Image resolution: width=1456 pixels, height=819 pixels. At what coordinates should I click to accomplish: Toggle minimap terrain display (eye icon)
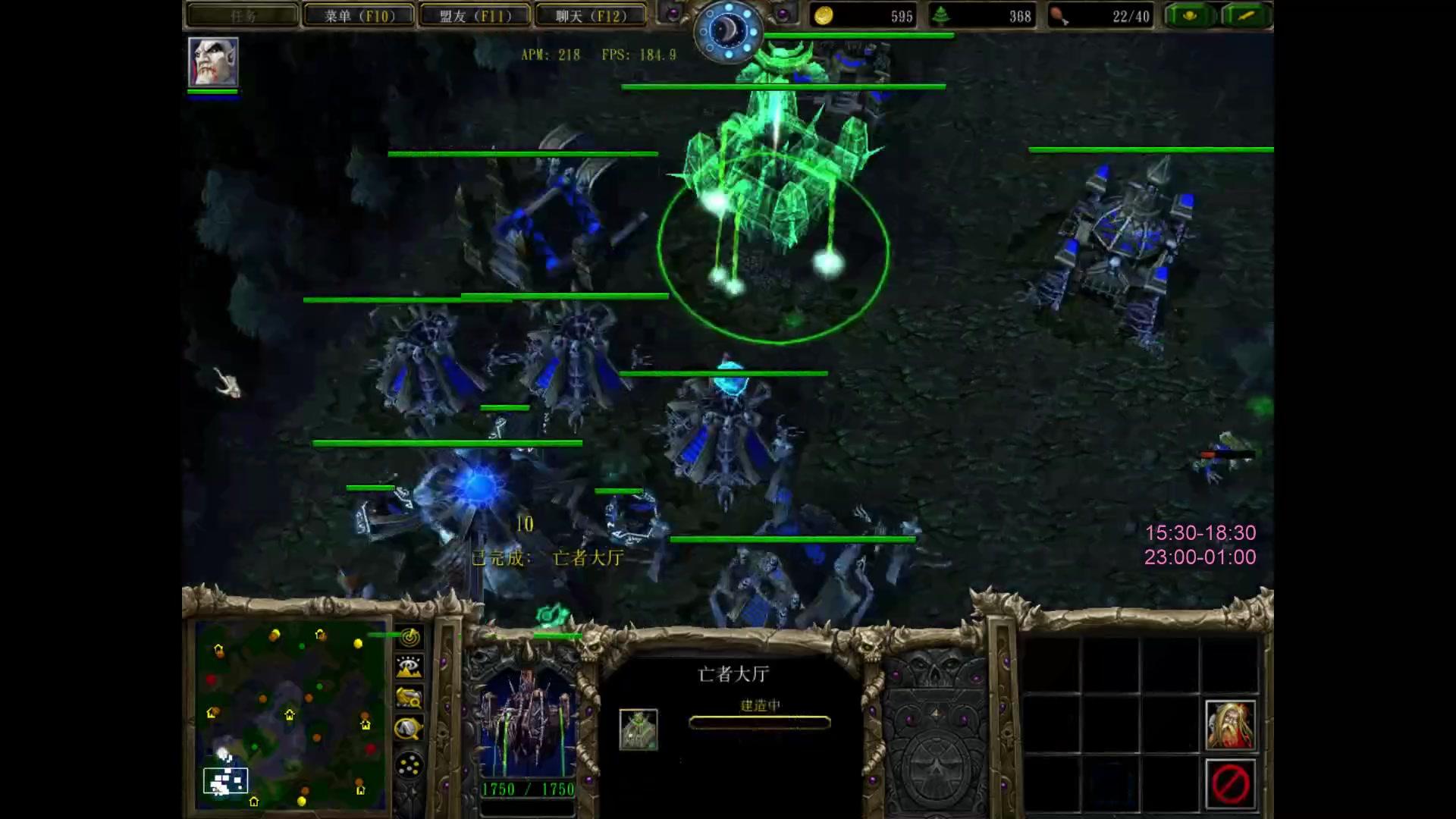point(409,667)
